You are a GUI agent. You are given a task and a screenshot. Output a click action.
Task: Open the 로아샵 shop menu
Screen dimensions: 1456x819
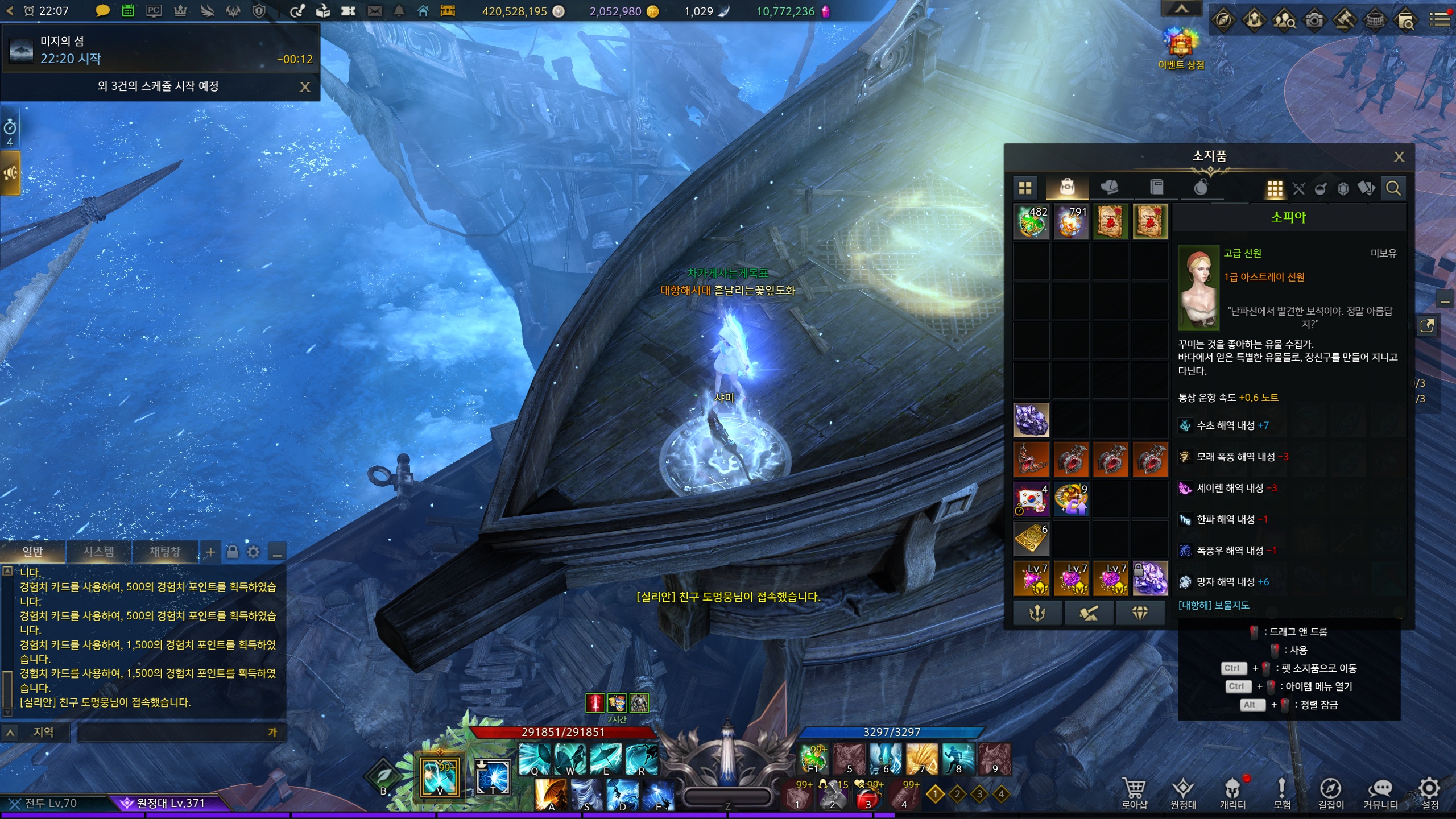pyautogui.click(x=1134, y=793)
